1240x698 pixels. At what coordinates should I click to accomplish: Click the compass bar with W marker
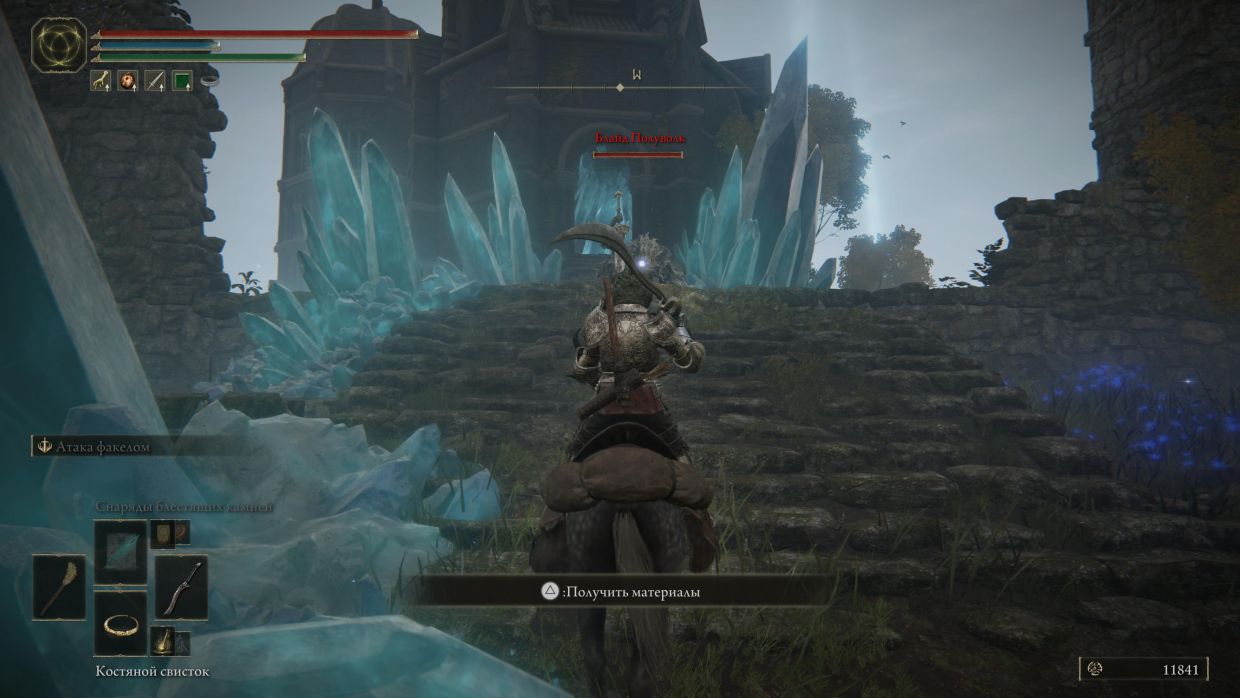click(620, 87)
